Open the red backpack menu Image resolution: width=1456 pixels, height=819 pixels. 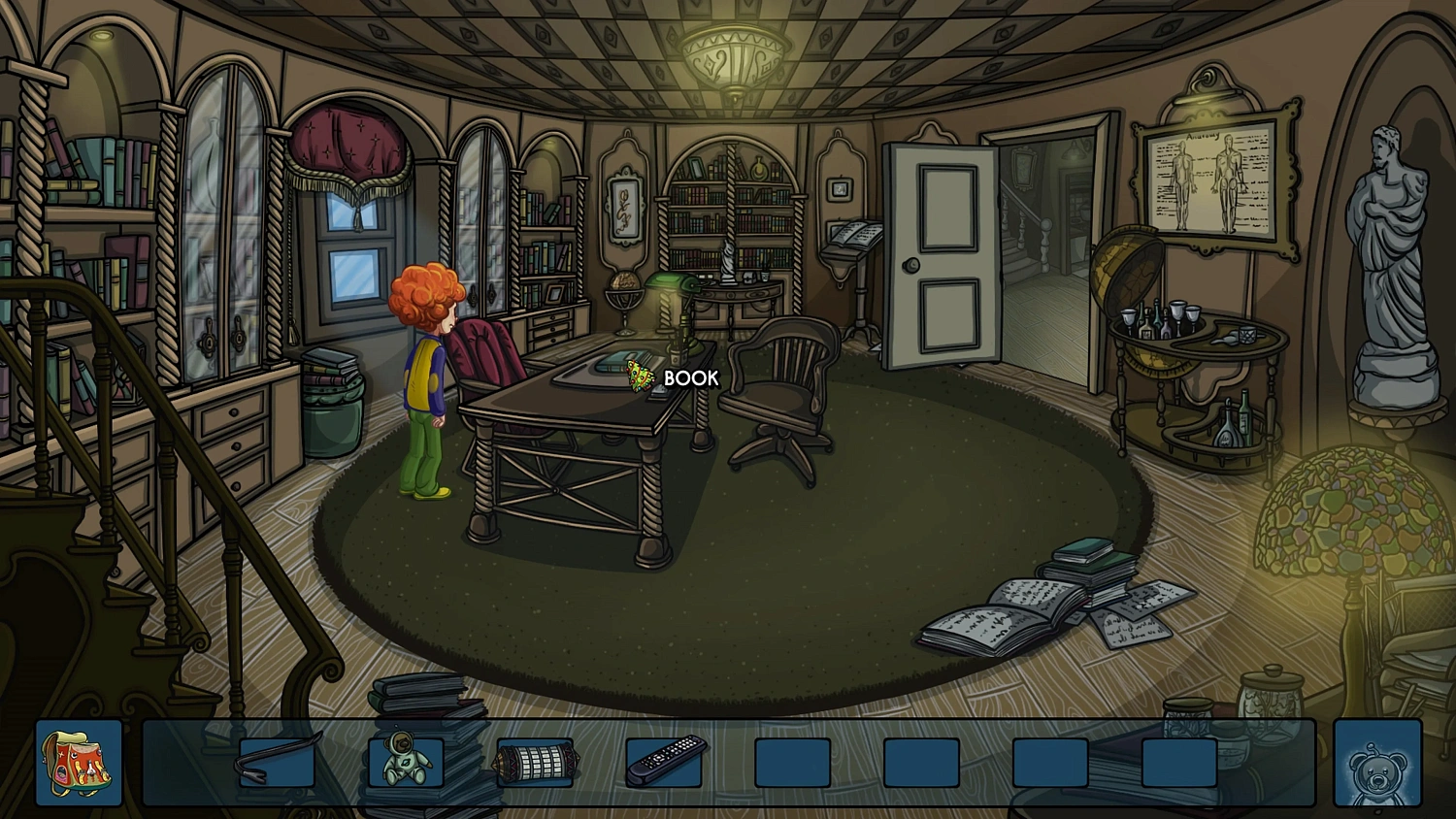tap(79, 763)
